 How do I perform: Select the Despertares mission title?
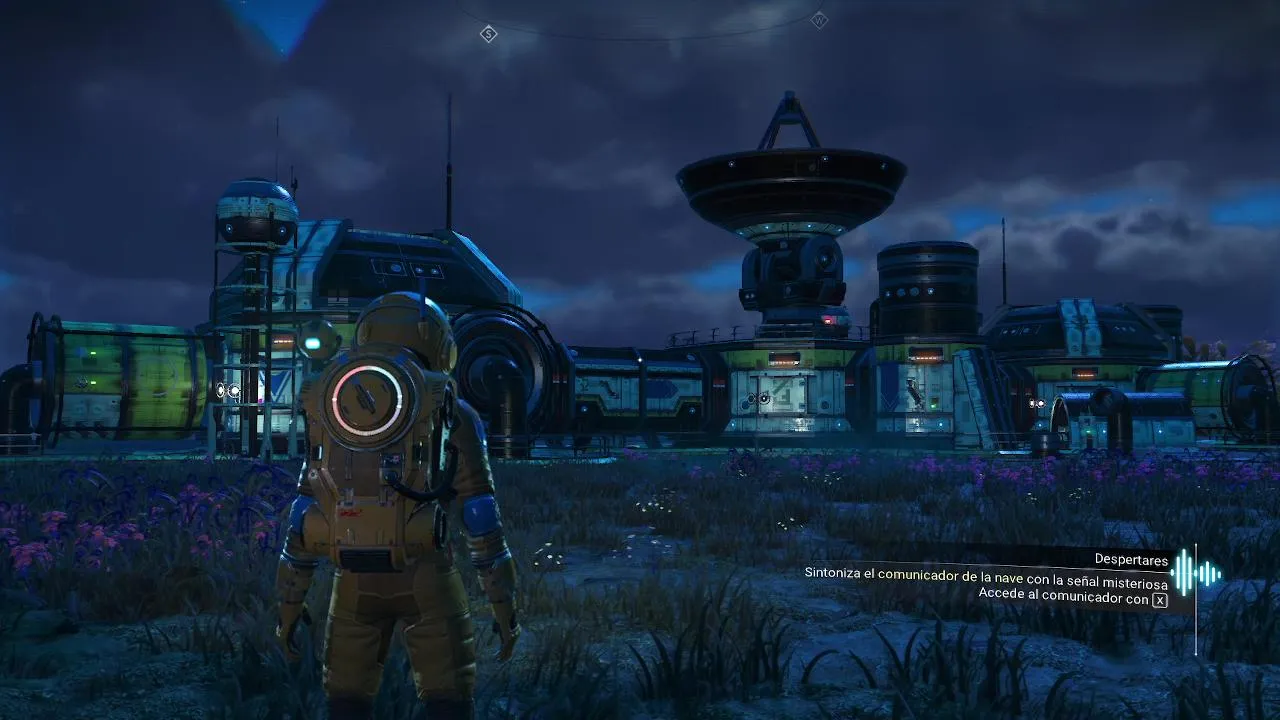tap(1131, 560)
